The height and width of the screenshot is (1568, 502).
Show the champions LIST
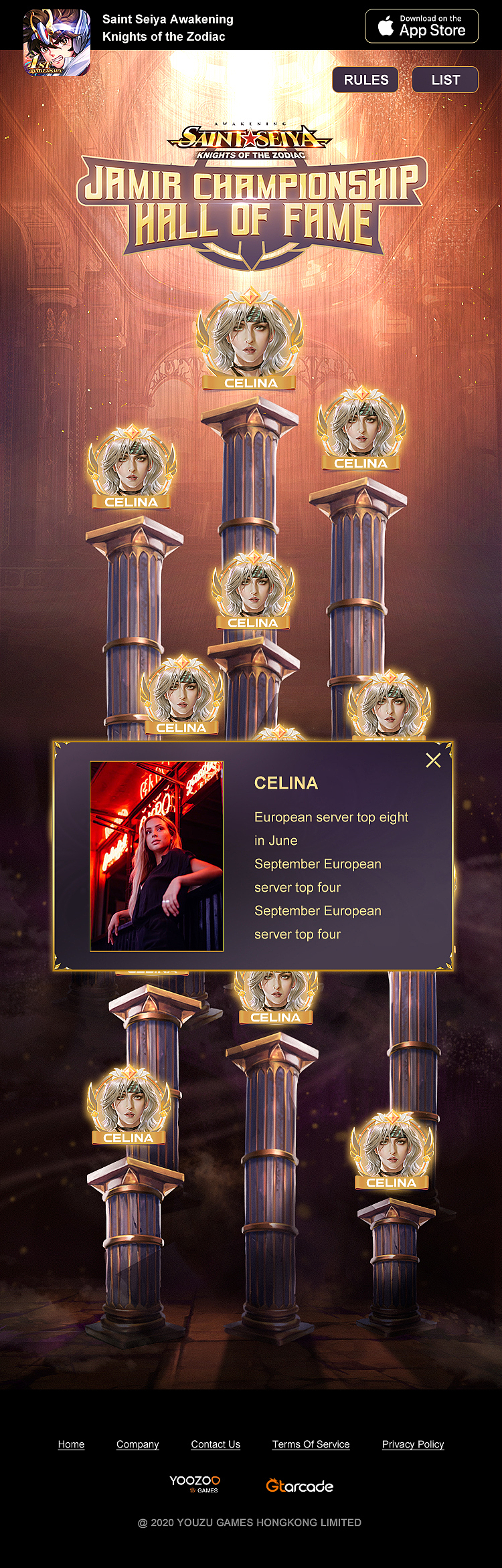[x=445, y=80]
